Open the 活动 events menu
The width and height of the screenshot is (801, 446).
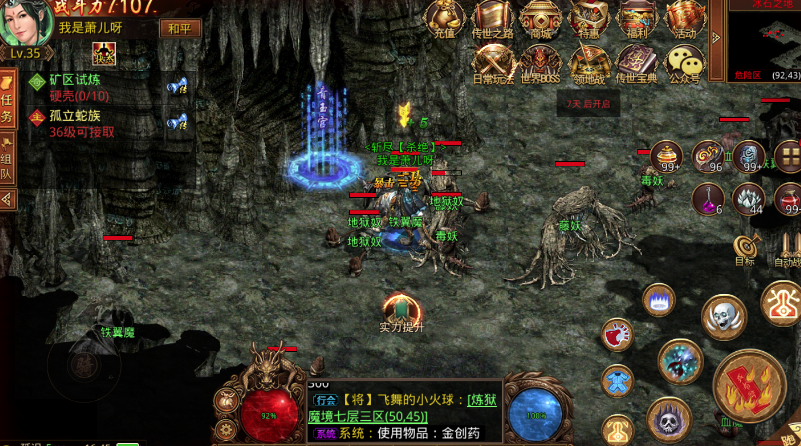pyautogui.click(x=685, y=19)
